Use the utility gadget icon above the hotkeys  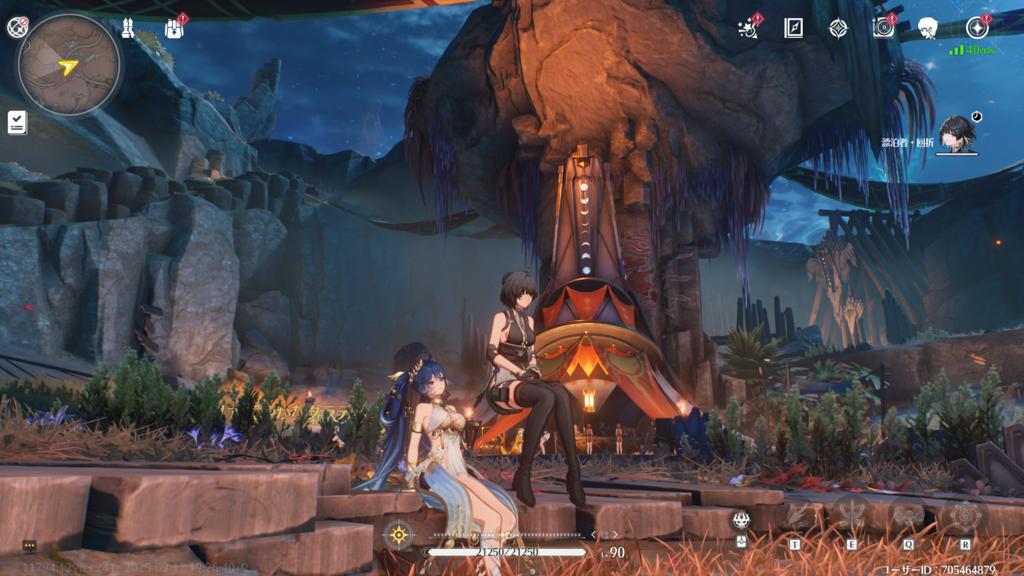tap(741, 519)
